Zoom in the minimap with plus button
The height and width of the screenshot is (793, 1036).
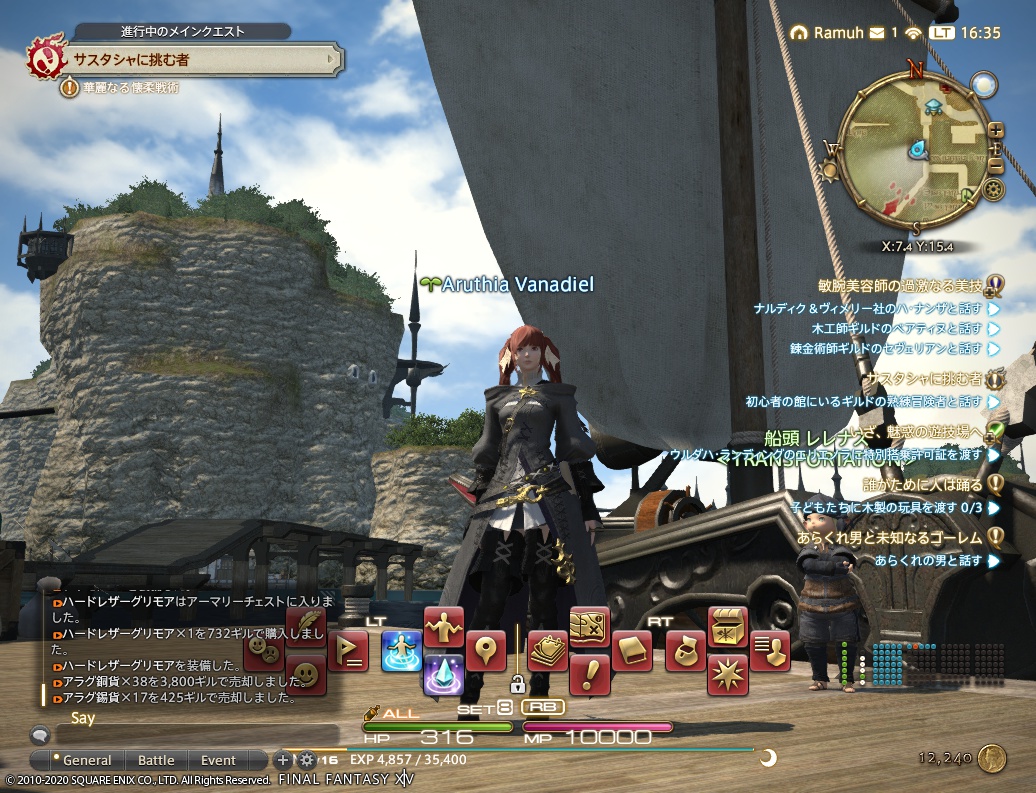pos(996,130)
